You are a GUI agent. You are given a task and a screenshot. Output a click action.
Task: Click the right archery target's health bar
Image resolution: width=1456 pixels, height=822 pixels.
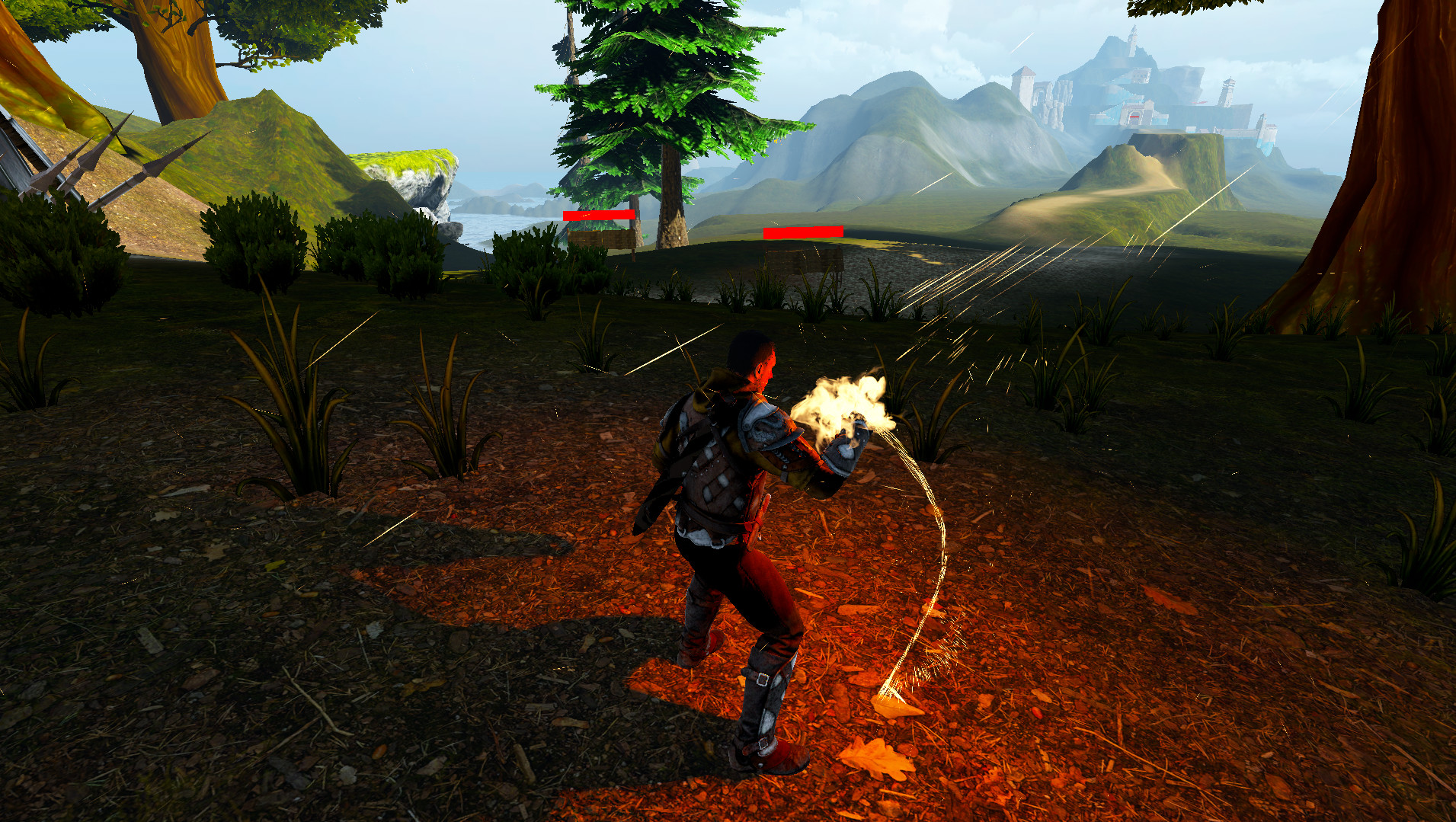pos(803,230)
